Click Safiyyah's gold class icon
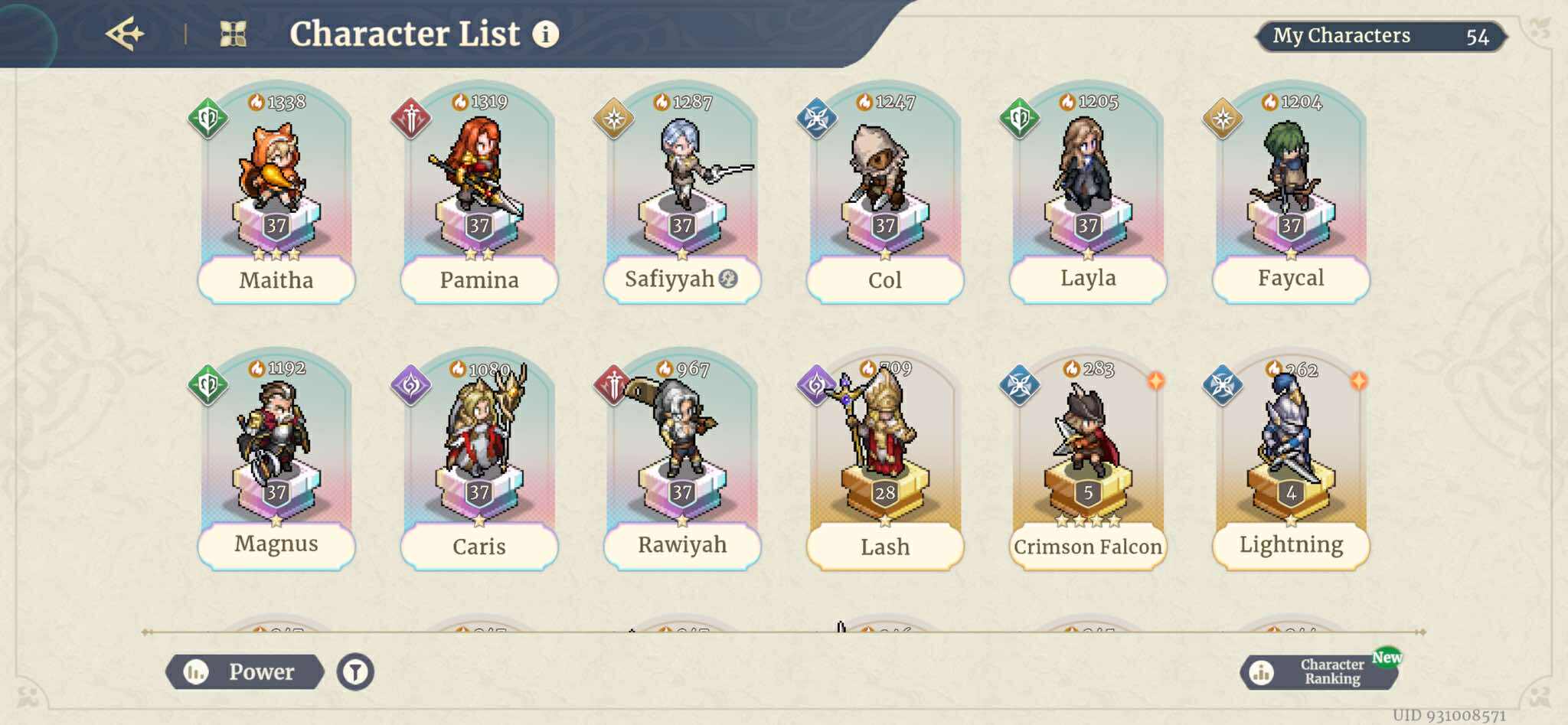Screen dimensions: 1568x725 click(x=612, y=116)
